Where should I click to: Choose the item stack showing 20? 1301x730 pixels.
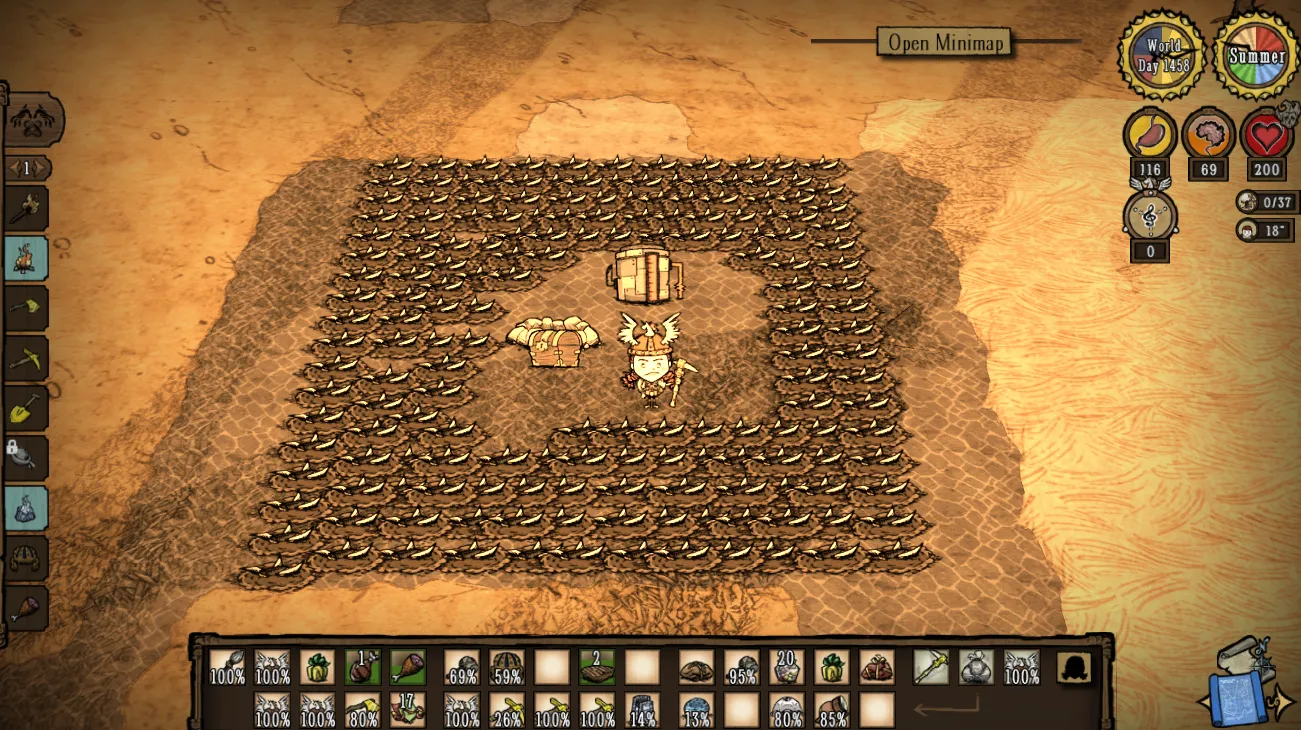(787, 667)
